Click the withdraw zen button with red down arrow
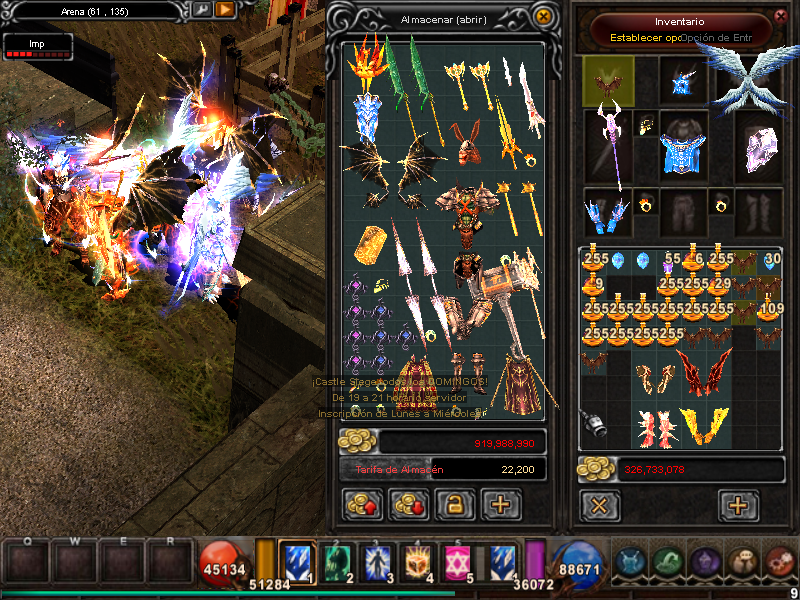This screenshot has width=800, height=600. (407, 505)
